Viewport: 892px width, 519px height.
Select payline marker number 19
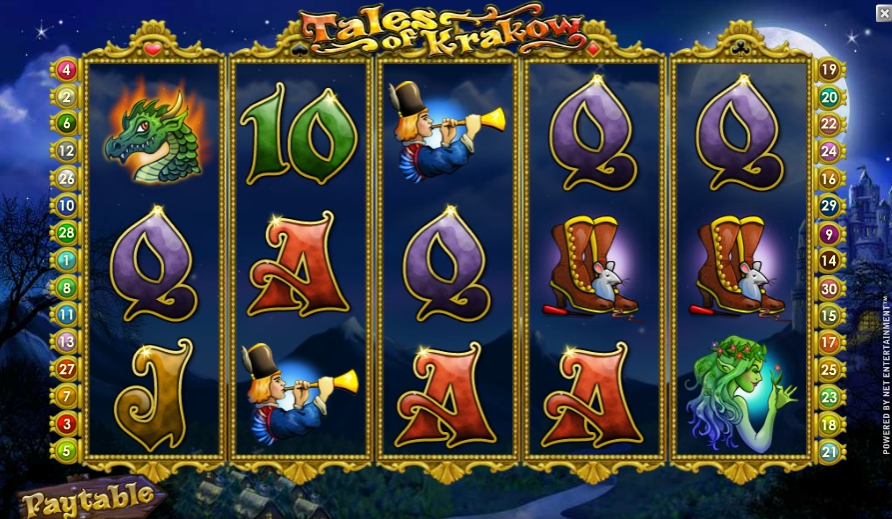(829, 70)
